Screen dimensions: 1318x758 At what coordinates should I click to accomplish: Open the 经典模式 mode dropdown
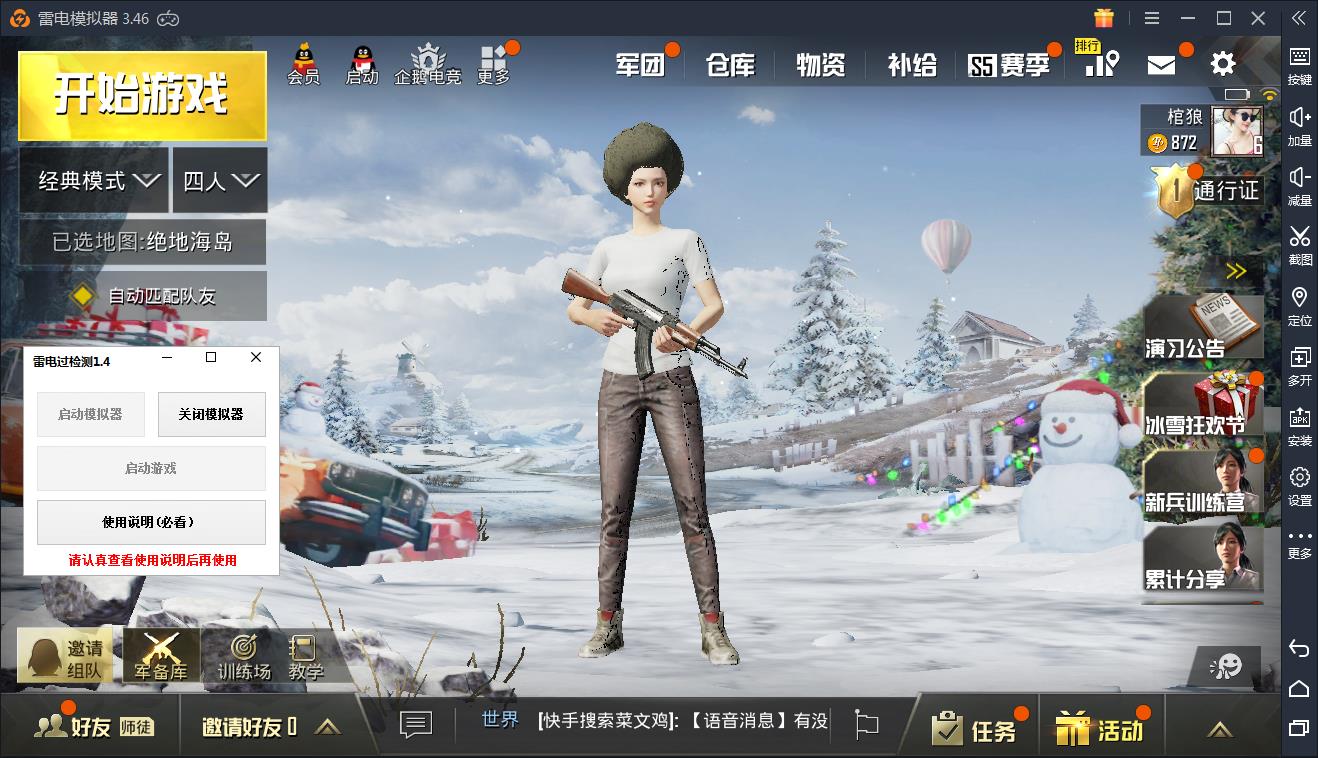point(94,181)
